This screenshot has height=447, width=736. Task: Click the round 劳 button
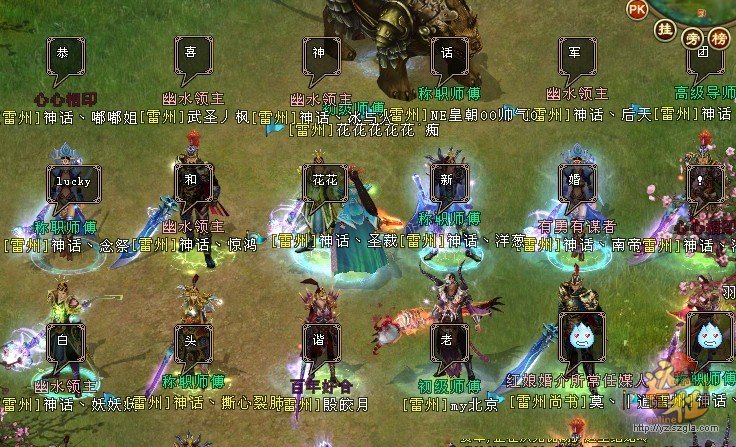(x=692, y=38)
